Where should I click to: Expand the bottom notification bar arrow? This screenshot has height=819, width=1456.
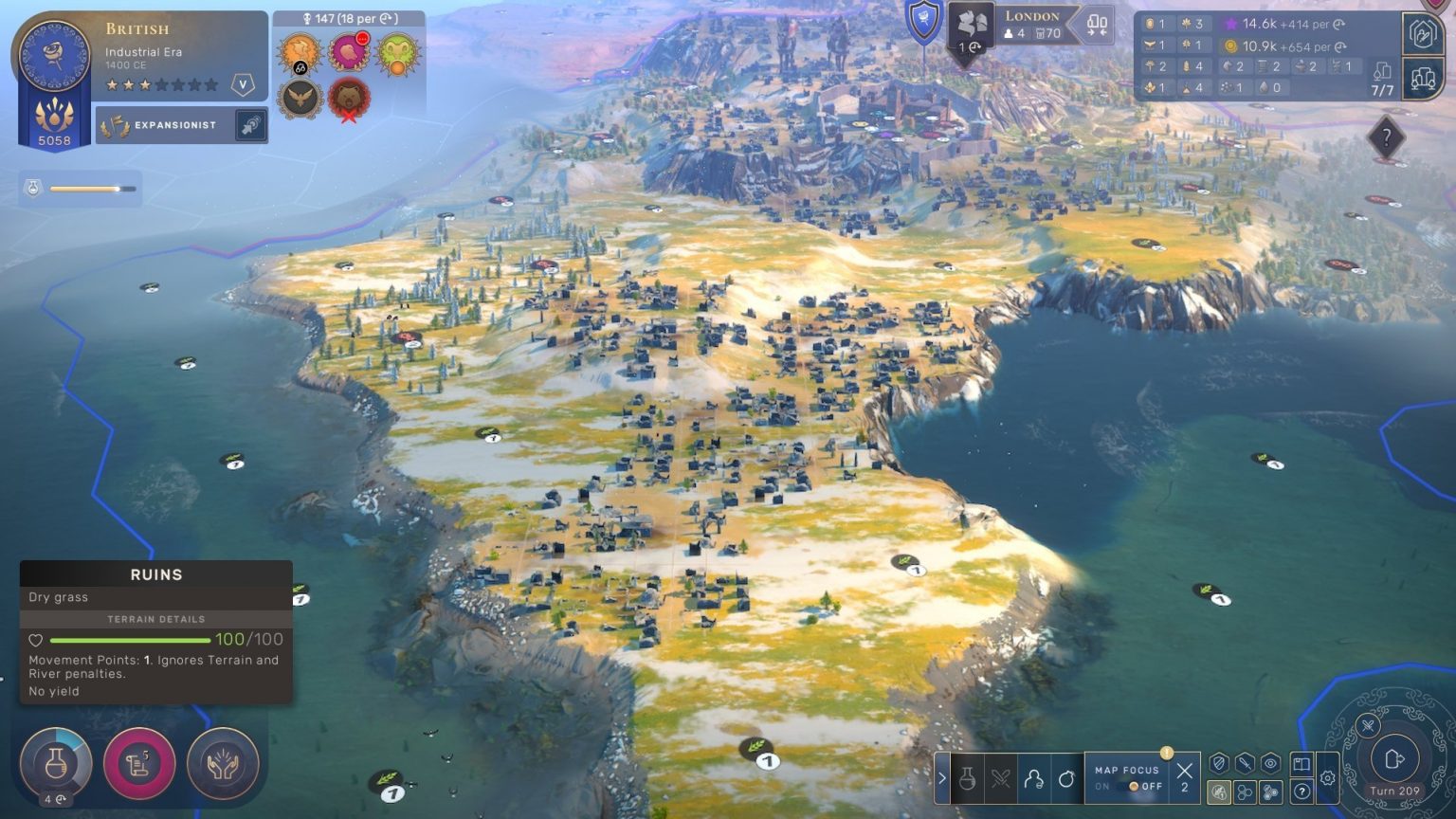pos(942,778)
